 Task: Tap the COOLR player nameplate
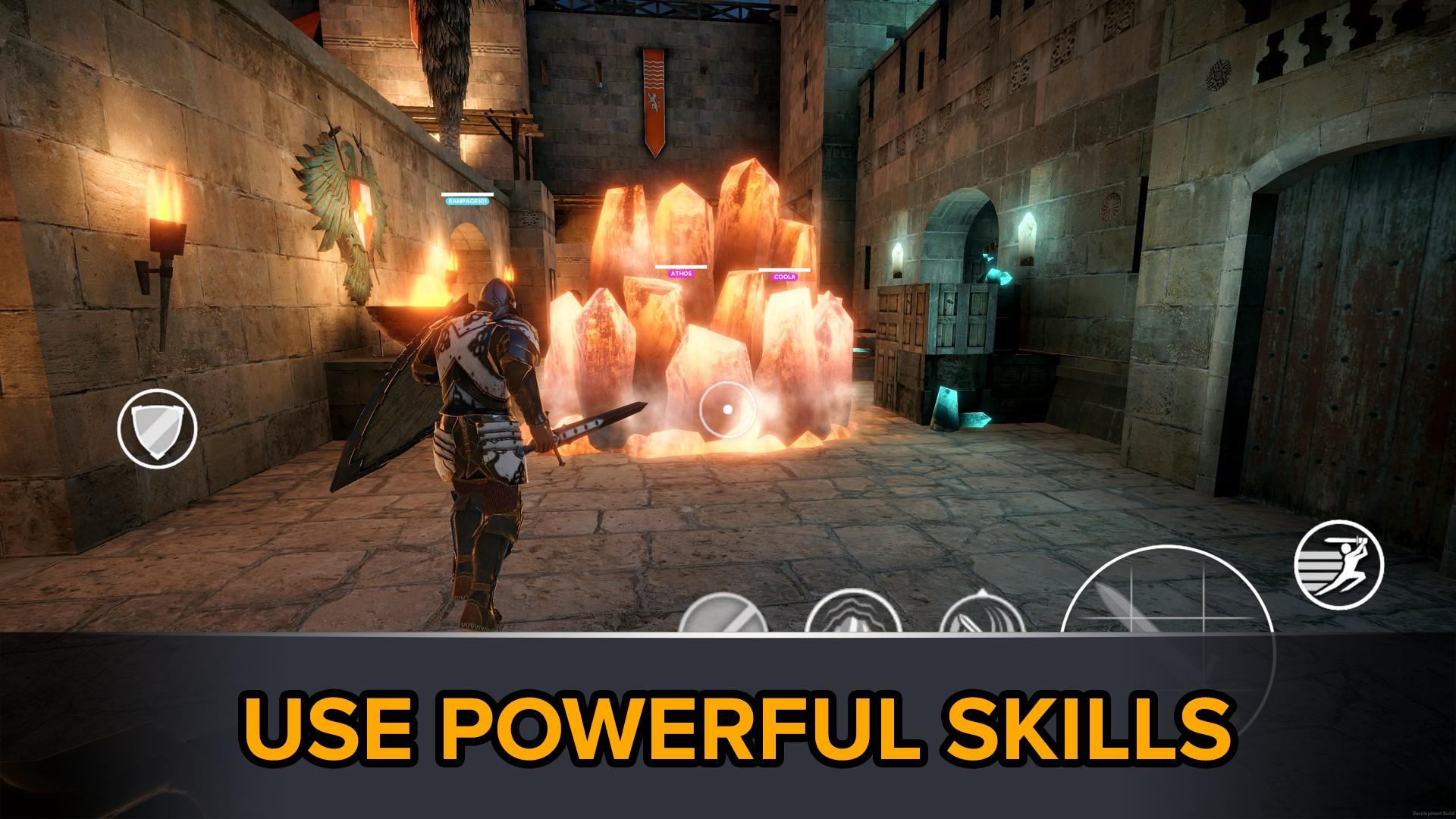coord(785,277)
